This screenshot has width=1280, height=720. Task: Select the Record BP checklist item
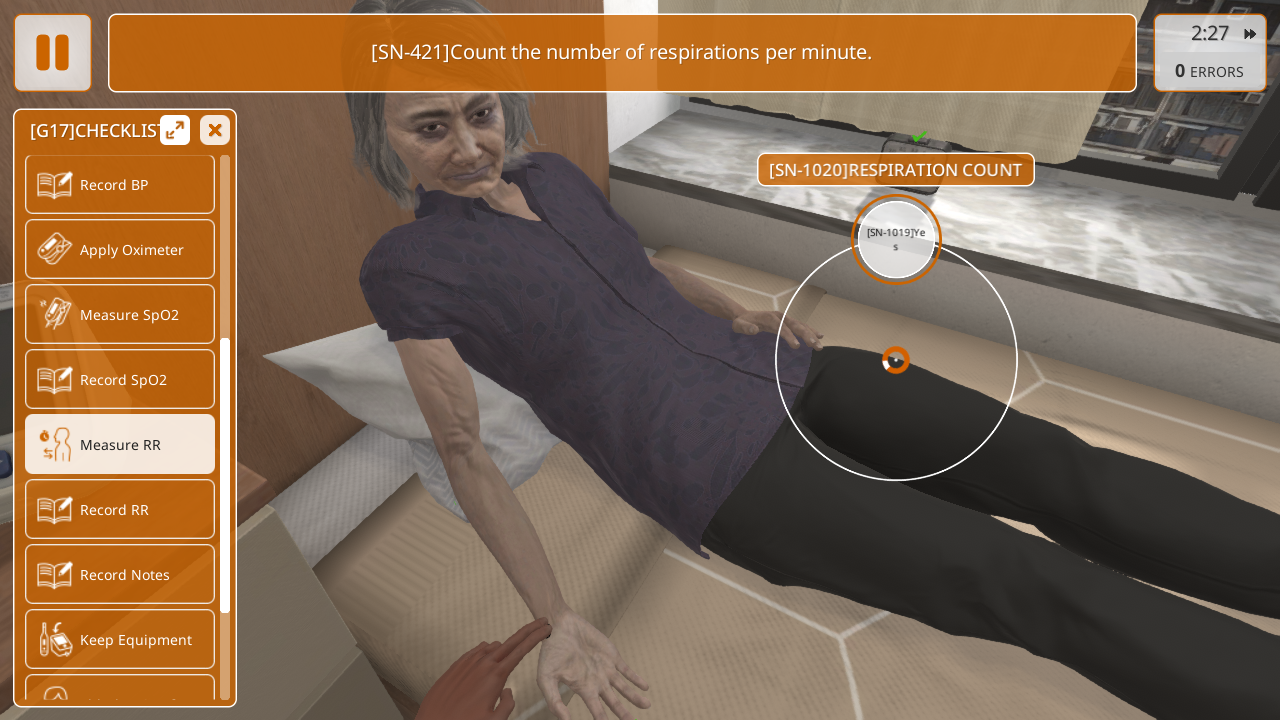120,184
